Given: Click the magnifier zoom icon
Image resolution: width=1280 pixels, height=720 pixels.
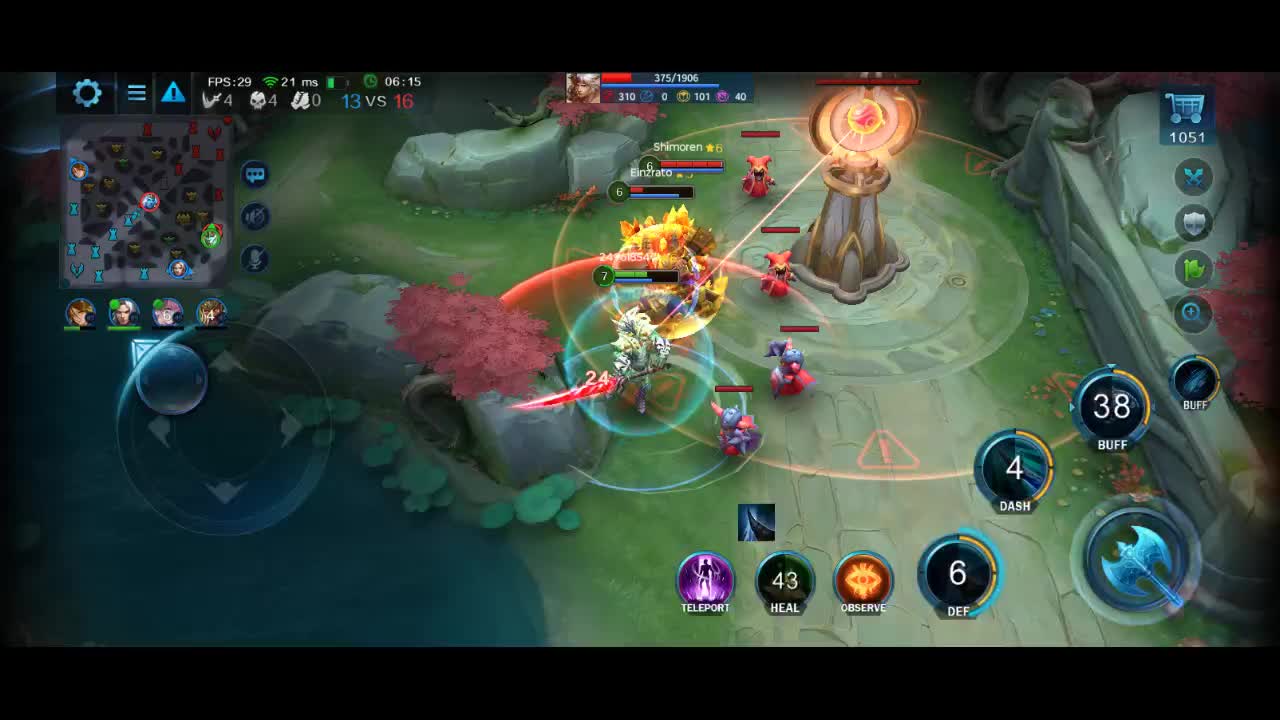Looking at the screenshot, I should (x=1192, y=313).
